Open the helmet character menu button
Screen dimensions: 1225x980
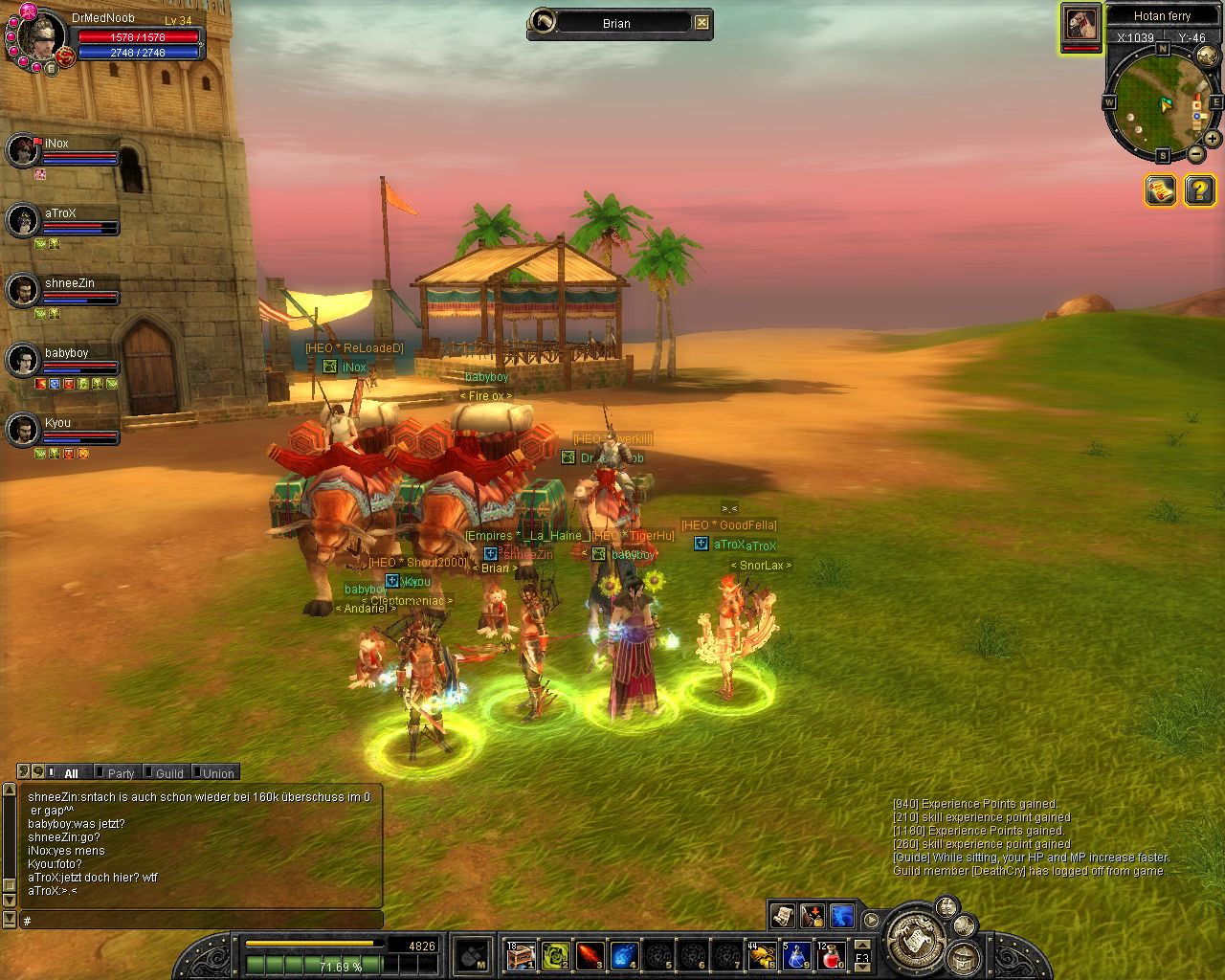click(964, 956)
